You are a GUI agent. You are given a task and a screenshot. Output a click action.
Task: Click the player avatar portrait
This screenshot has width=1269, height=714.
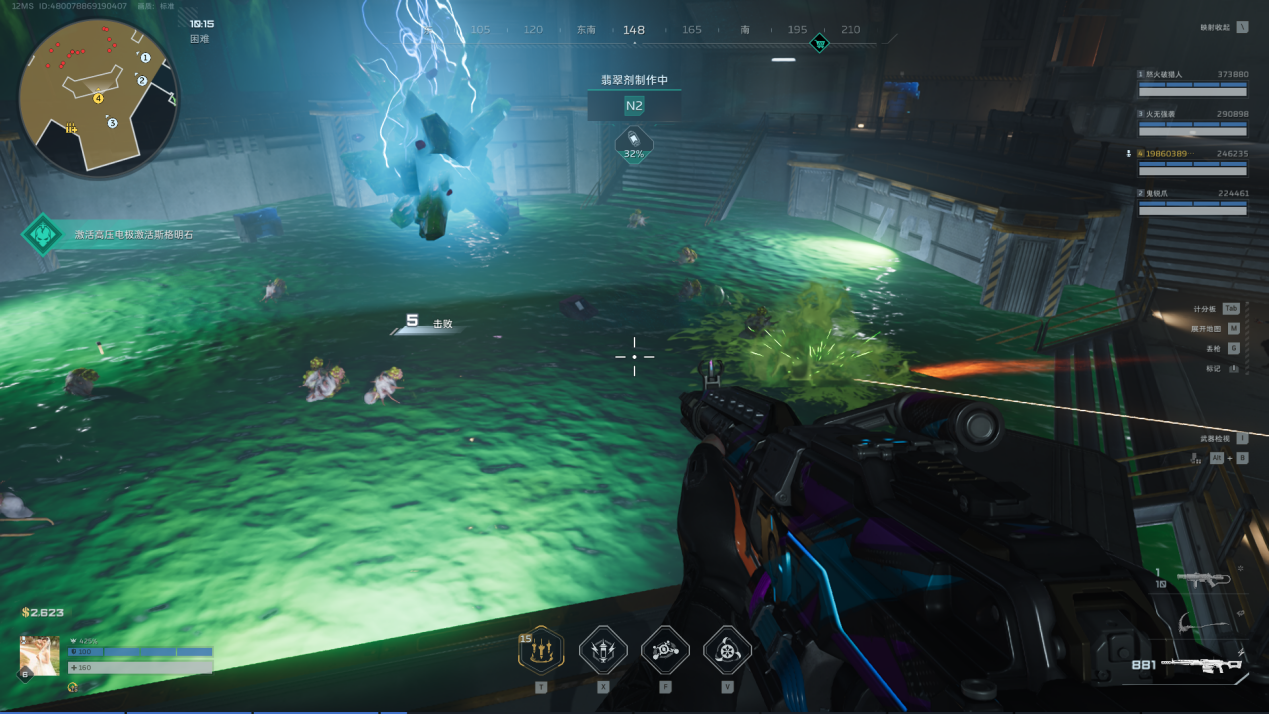pos(40,655)
